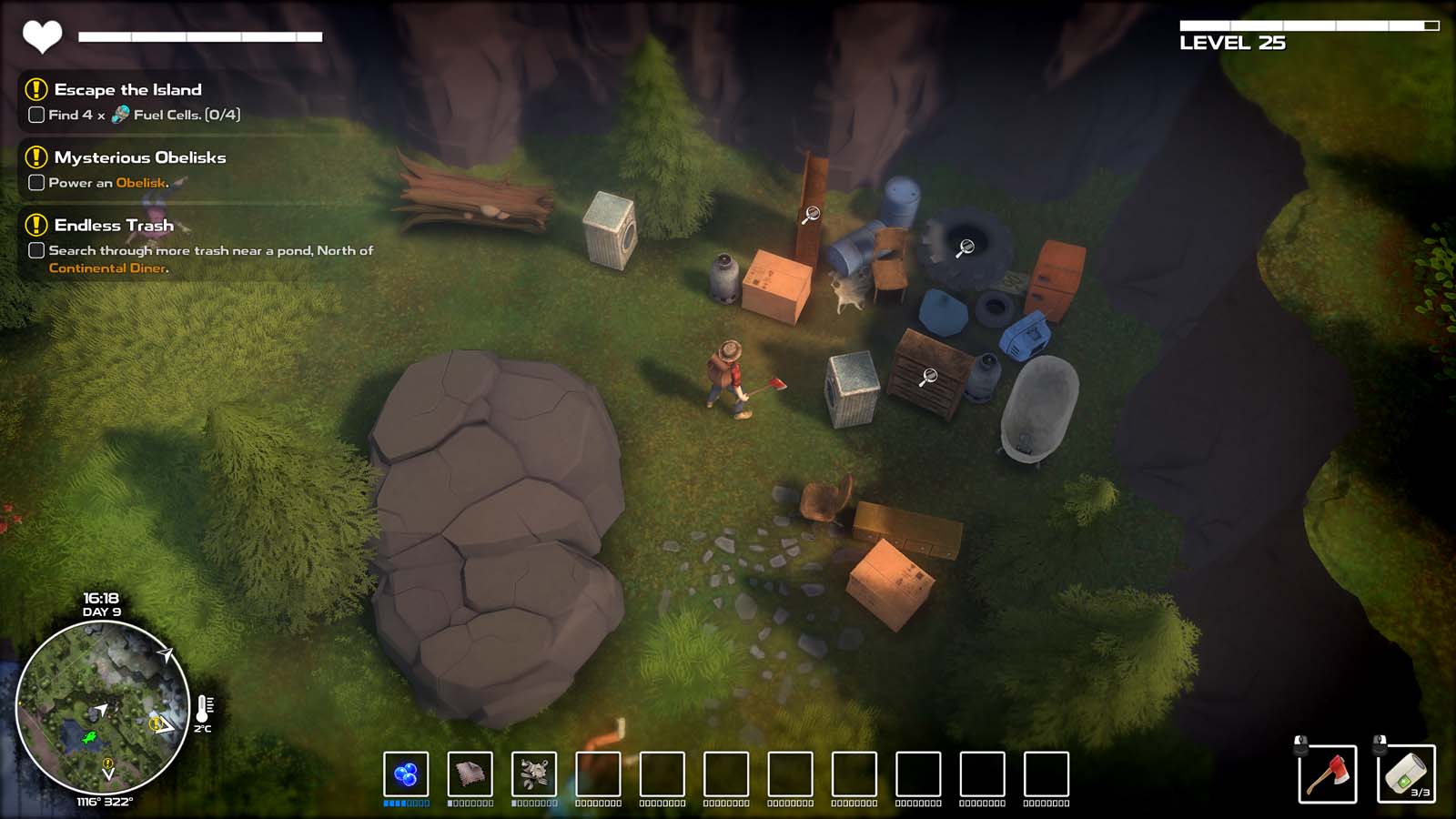The height and width of the screenshot is (819, 1456).
Task: Select the Endless Trash quest entry
Action: coord(114,225)
